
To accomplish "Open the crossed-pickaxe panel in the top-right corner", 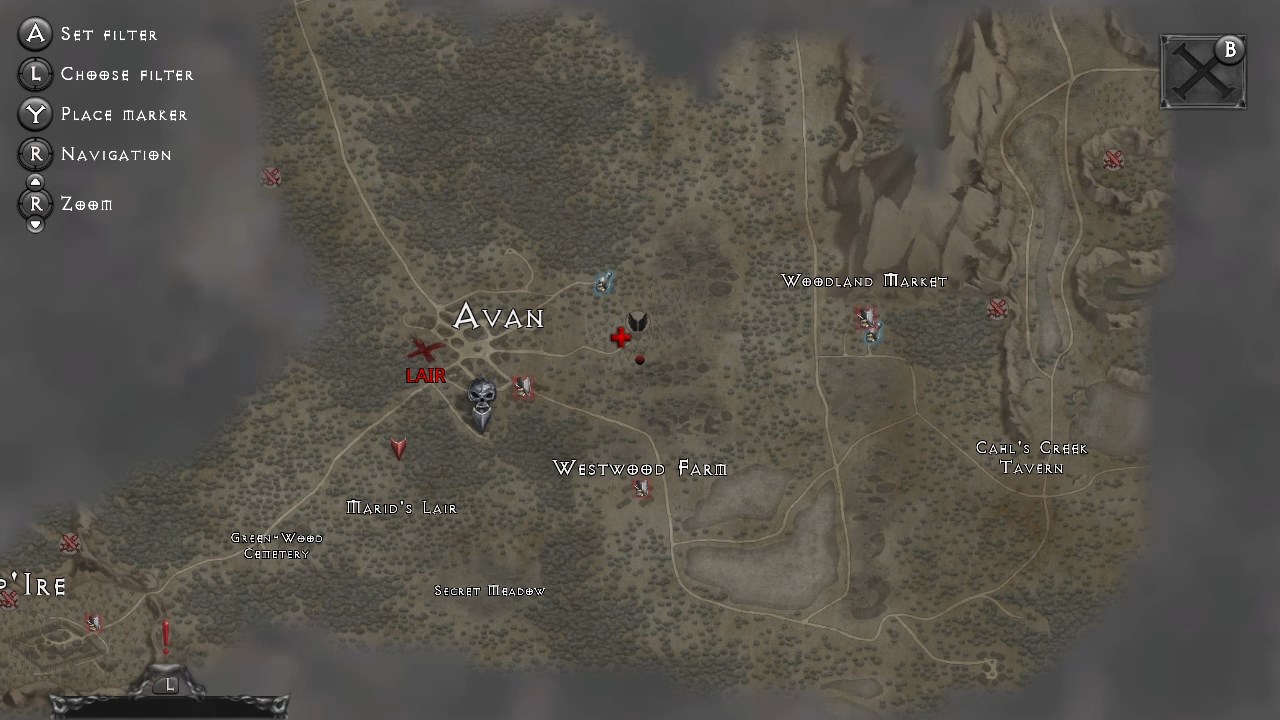I will 1202,70.
